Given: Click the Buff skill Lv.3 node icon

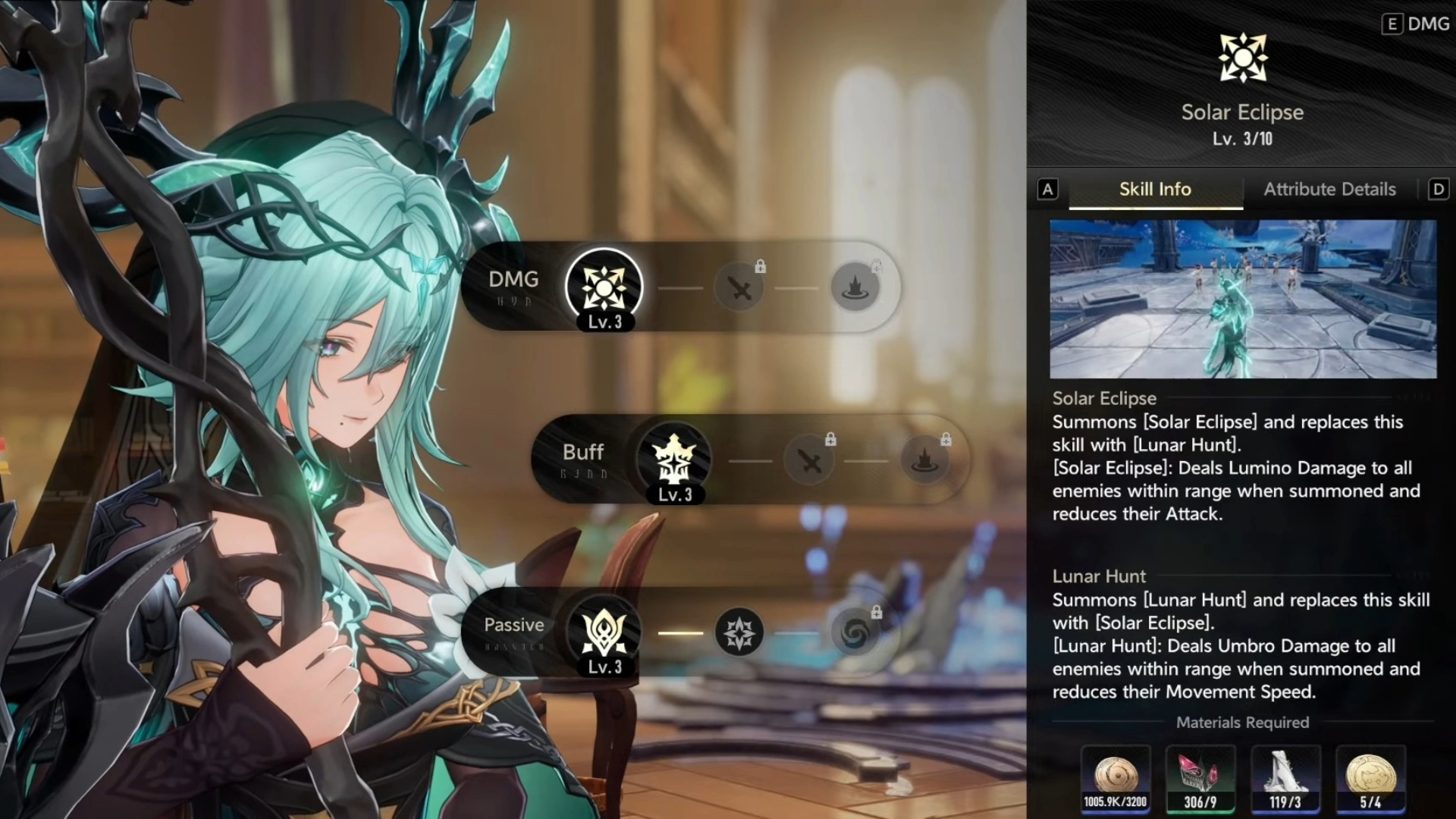Looking at the screenshot, I should 673,459.
